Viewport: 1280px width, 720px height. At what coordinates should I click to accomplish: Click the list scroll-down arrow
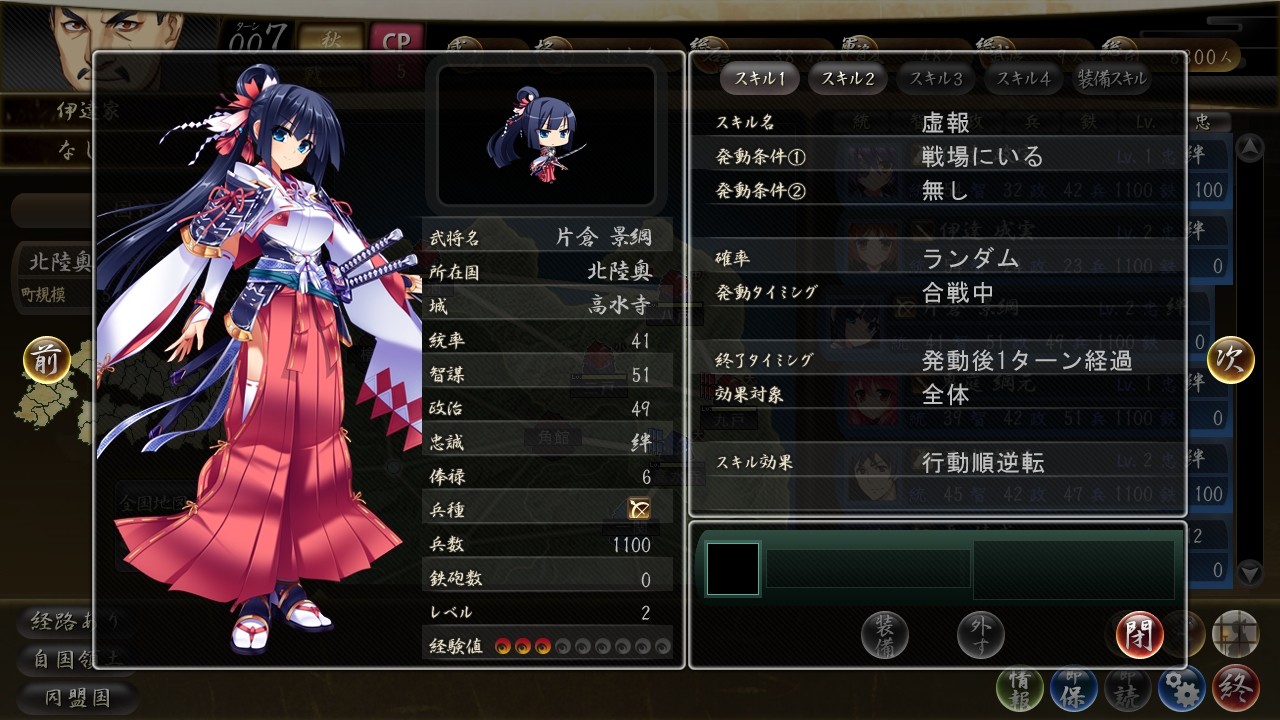point(1249,572)
